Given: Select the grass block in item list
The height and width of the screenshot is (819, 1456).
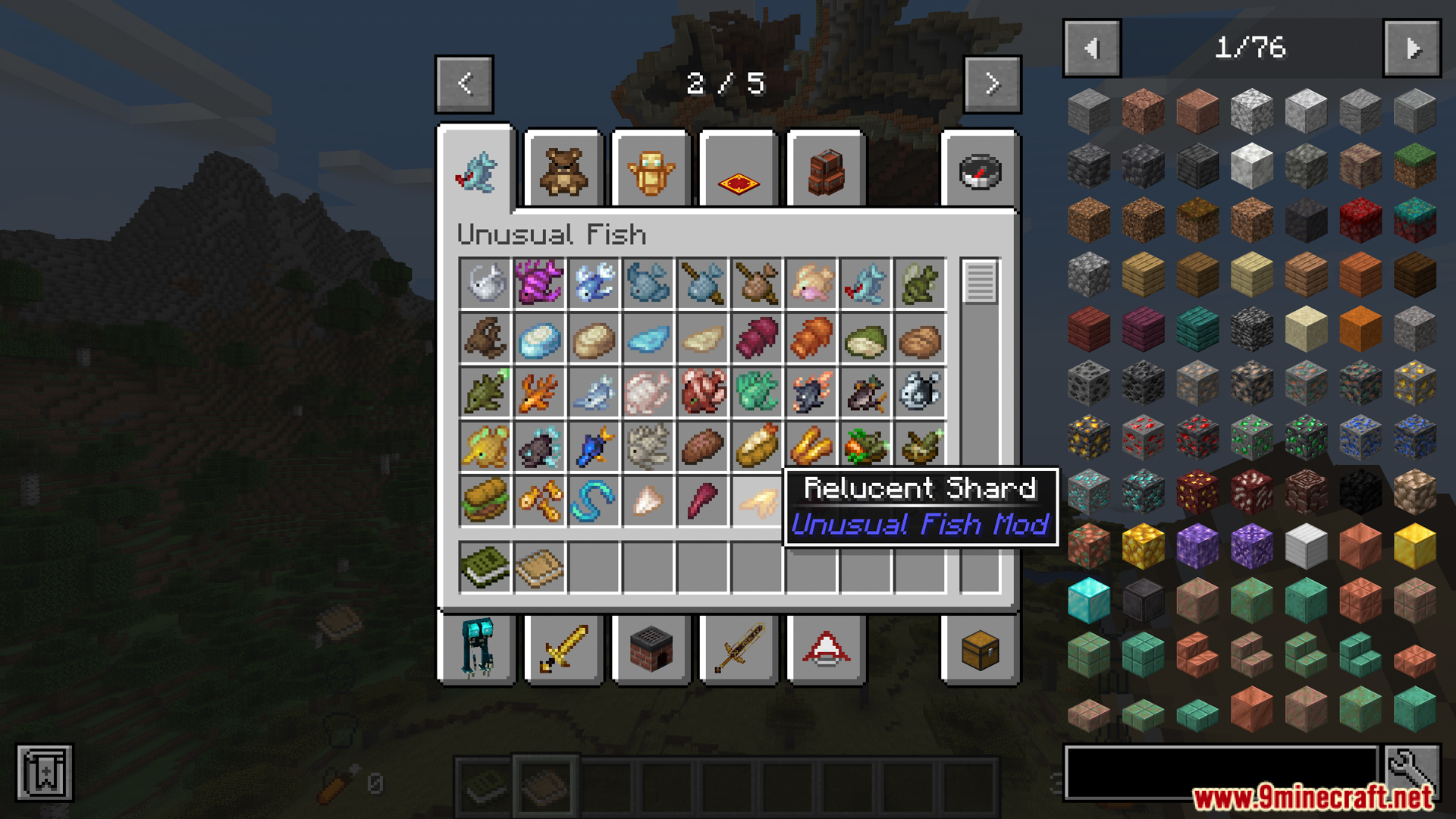Looking at the screenshot, I should point(1414,165).
